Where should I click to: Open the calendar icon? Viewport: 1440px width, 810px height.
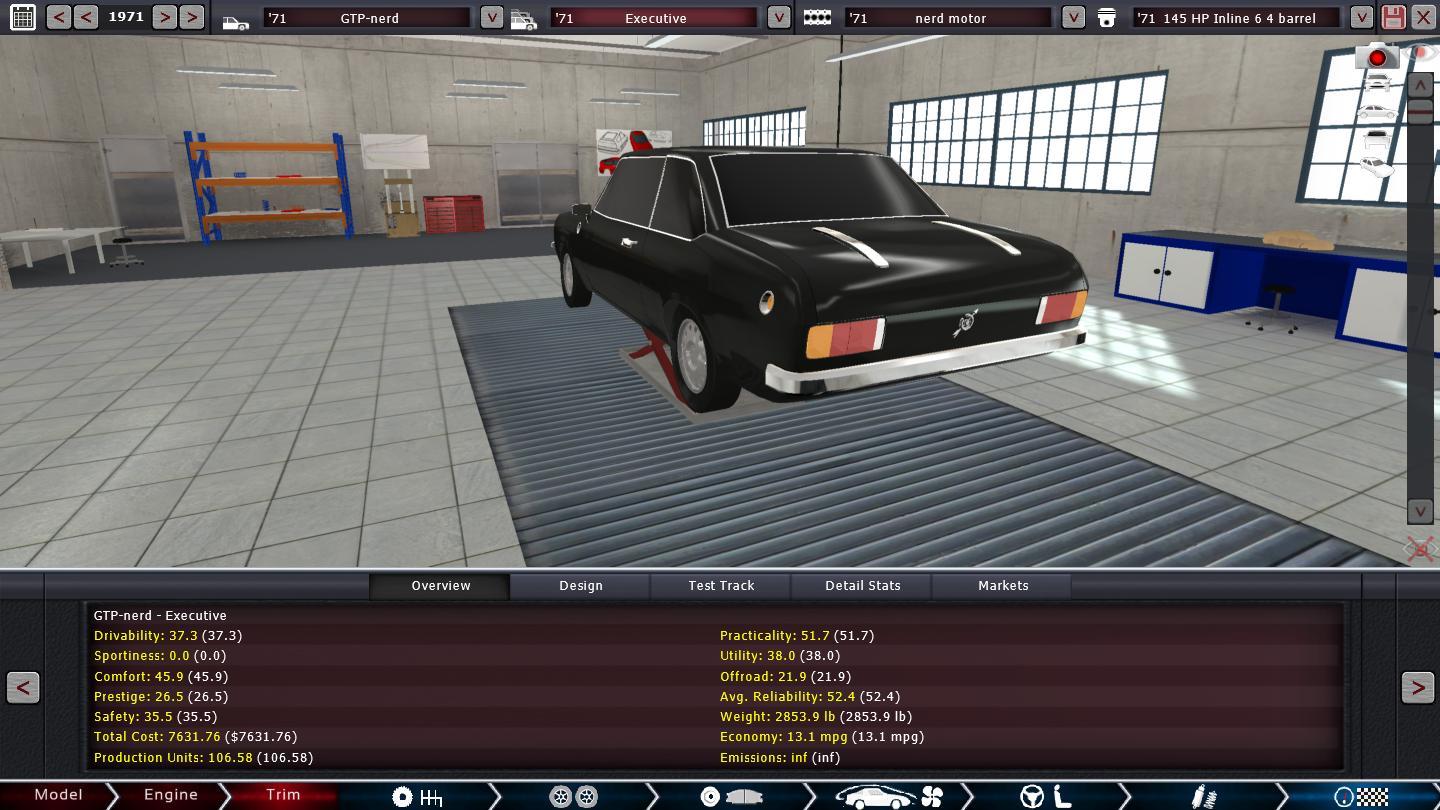(x=22, y=17)
